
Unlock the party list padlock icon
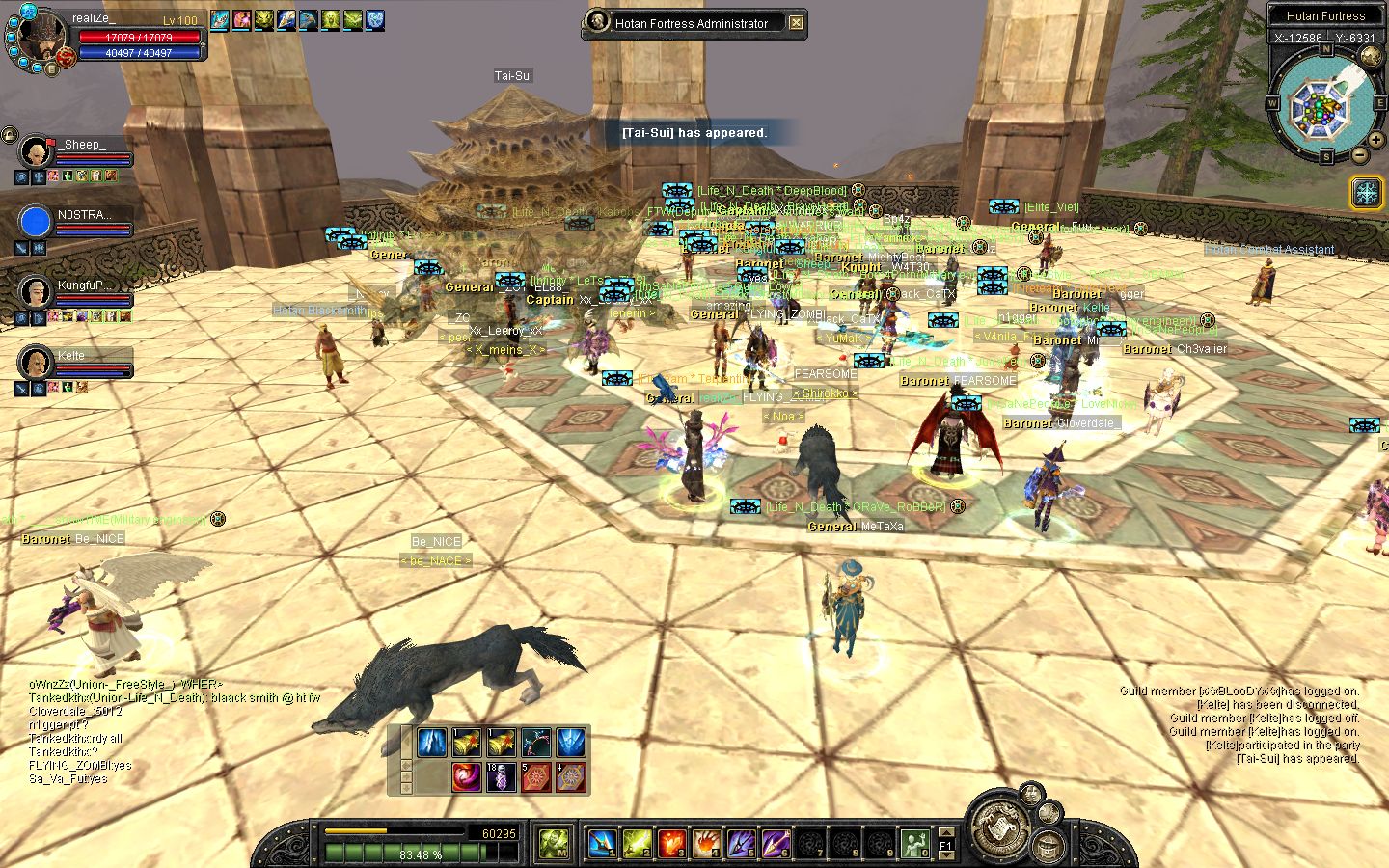point(10,135)
